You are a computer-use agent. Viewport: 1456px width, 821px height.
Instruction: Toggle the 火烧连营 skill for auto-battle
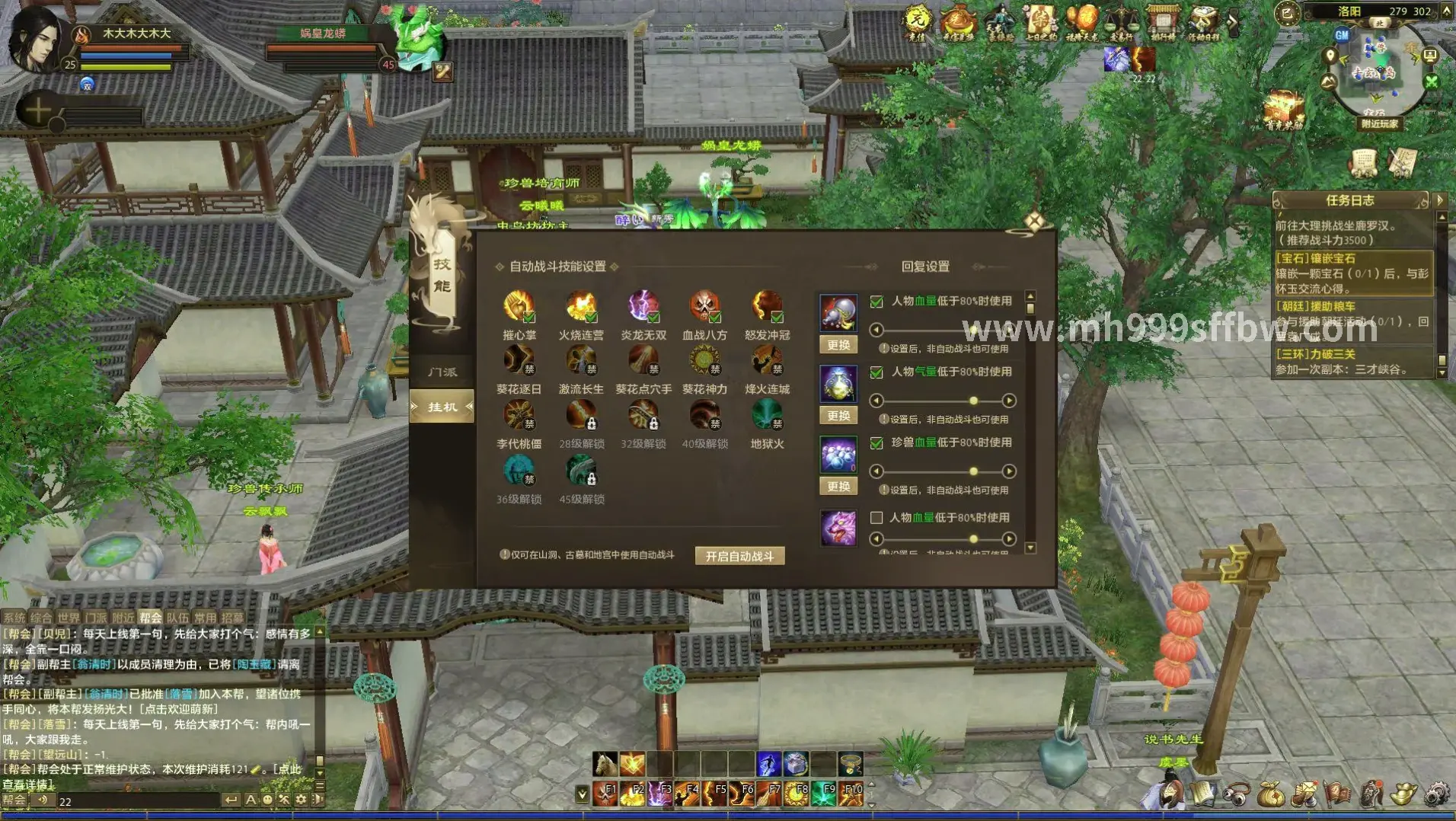click(x=581, y=307)
